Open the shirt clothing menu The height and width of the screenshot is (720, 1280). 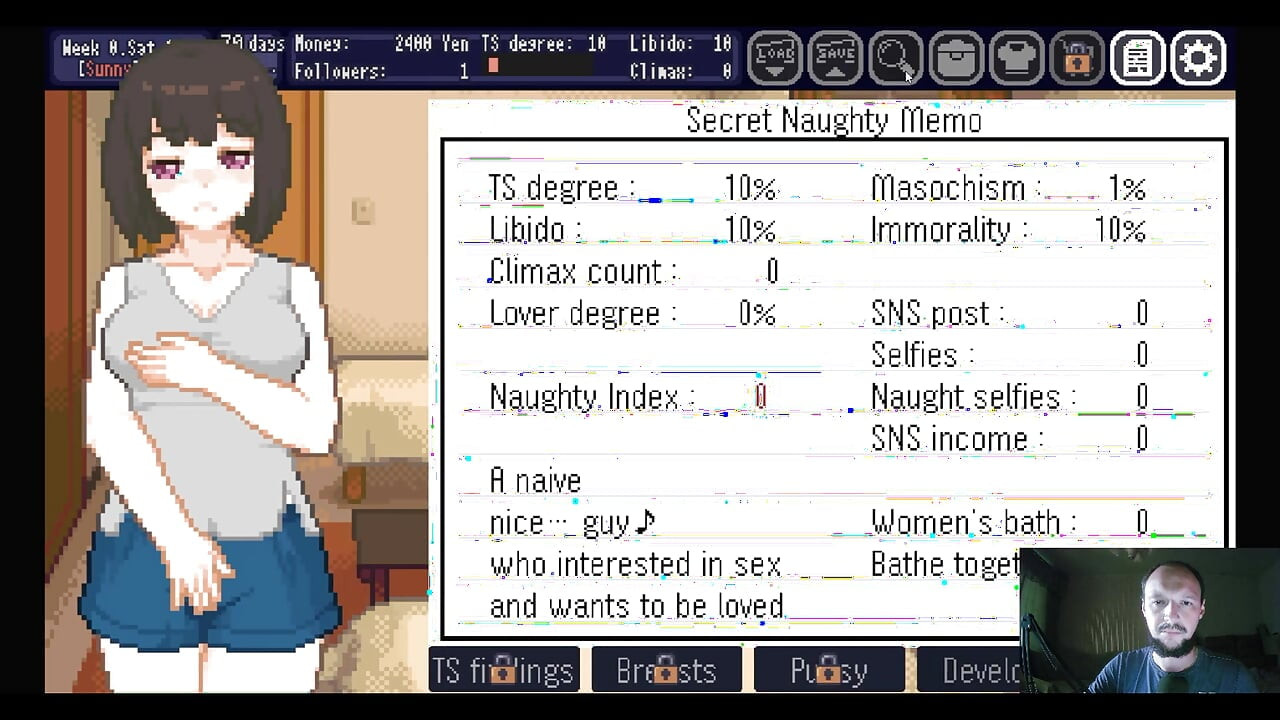(1017, 59)
